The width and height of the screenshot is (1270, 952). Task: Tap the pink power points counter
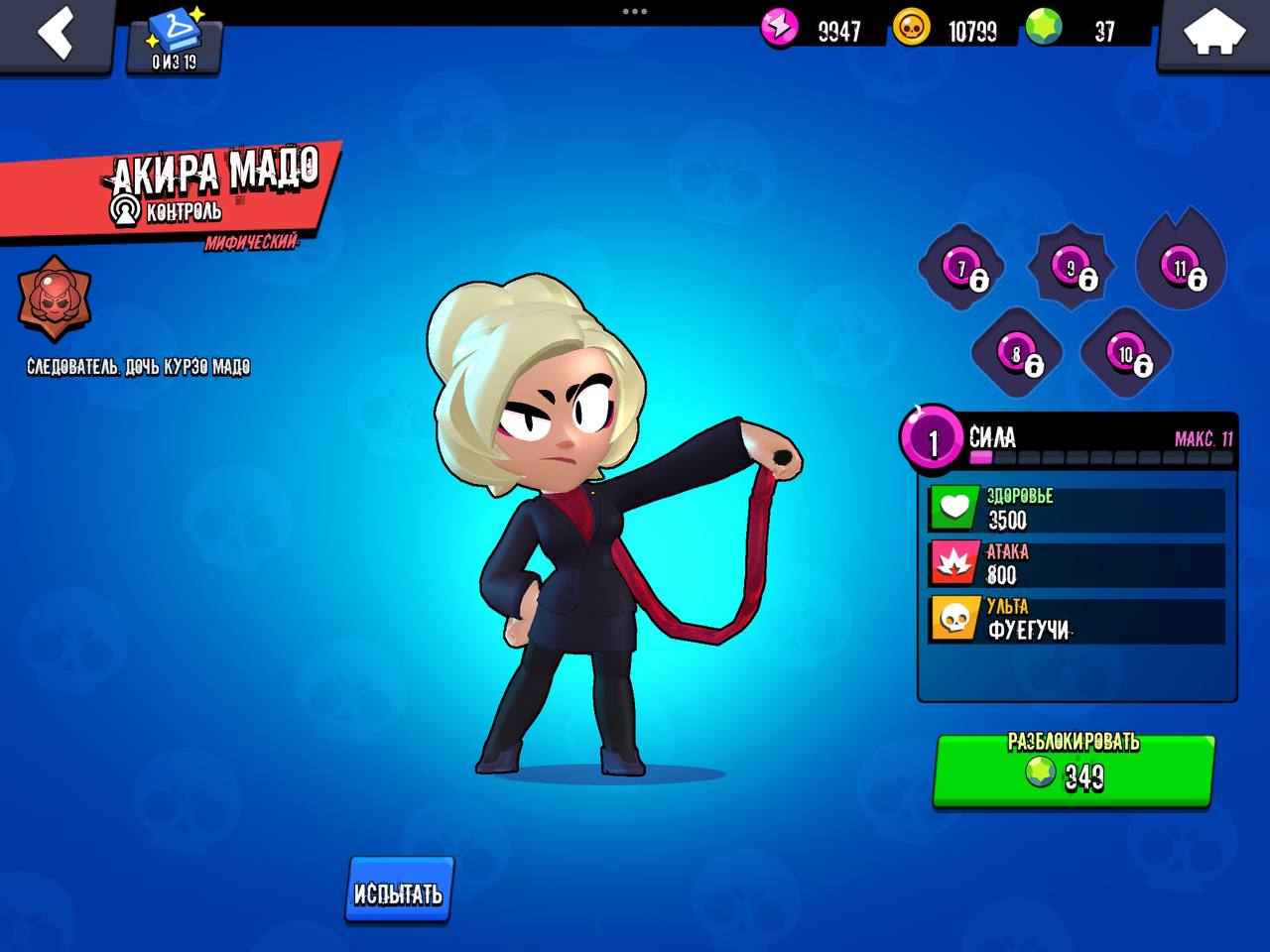click(814, 30)
